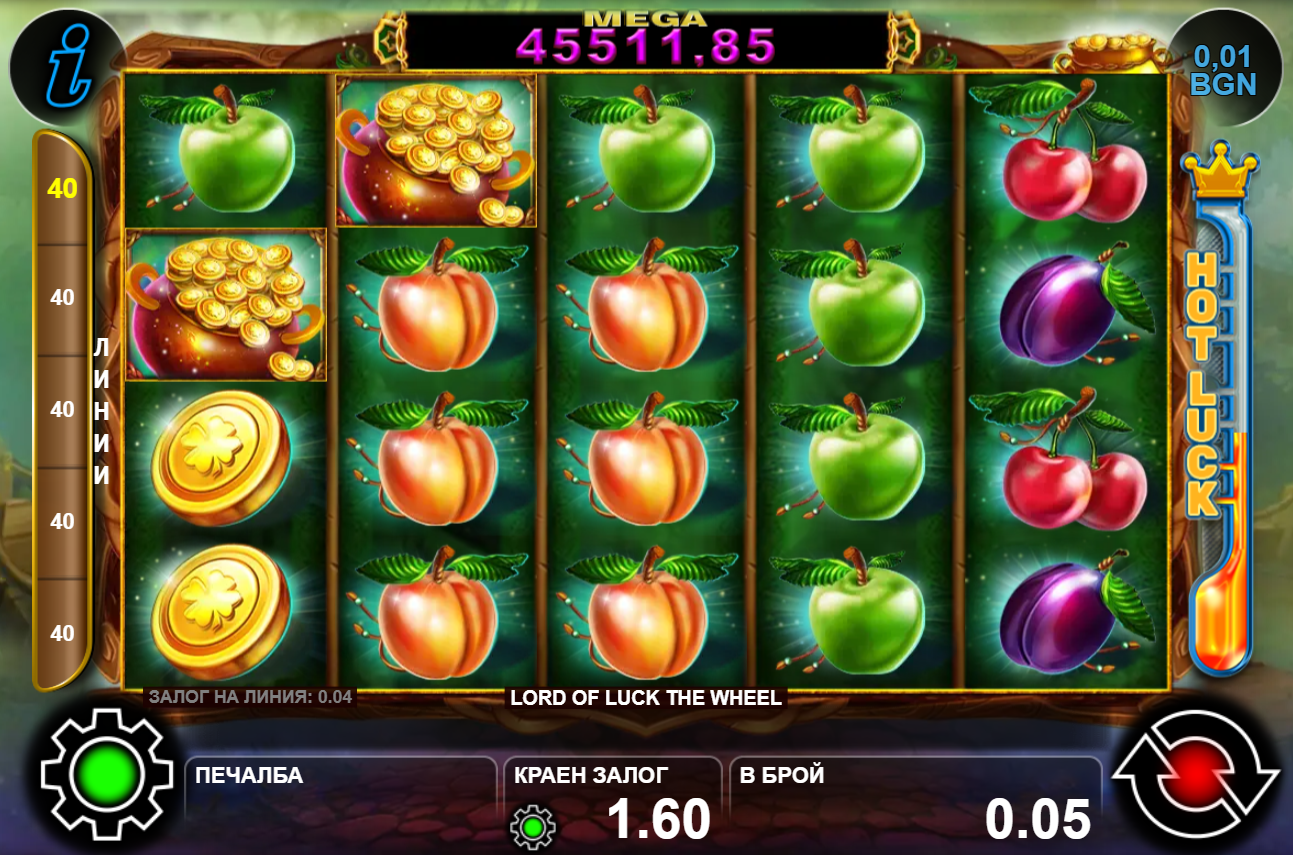Spin the reels with the red button
1293x855 pixels.
click(1196, 773)
